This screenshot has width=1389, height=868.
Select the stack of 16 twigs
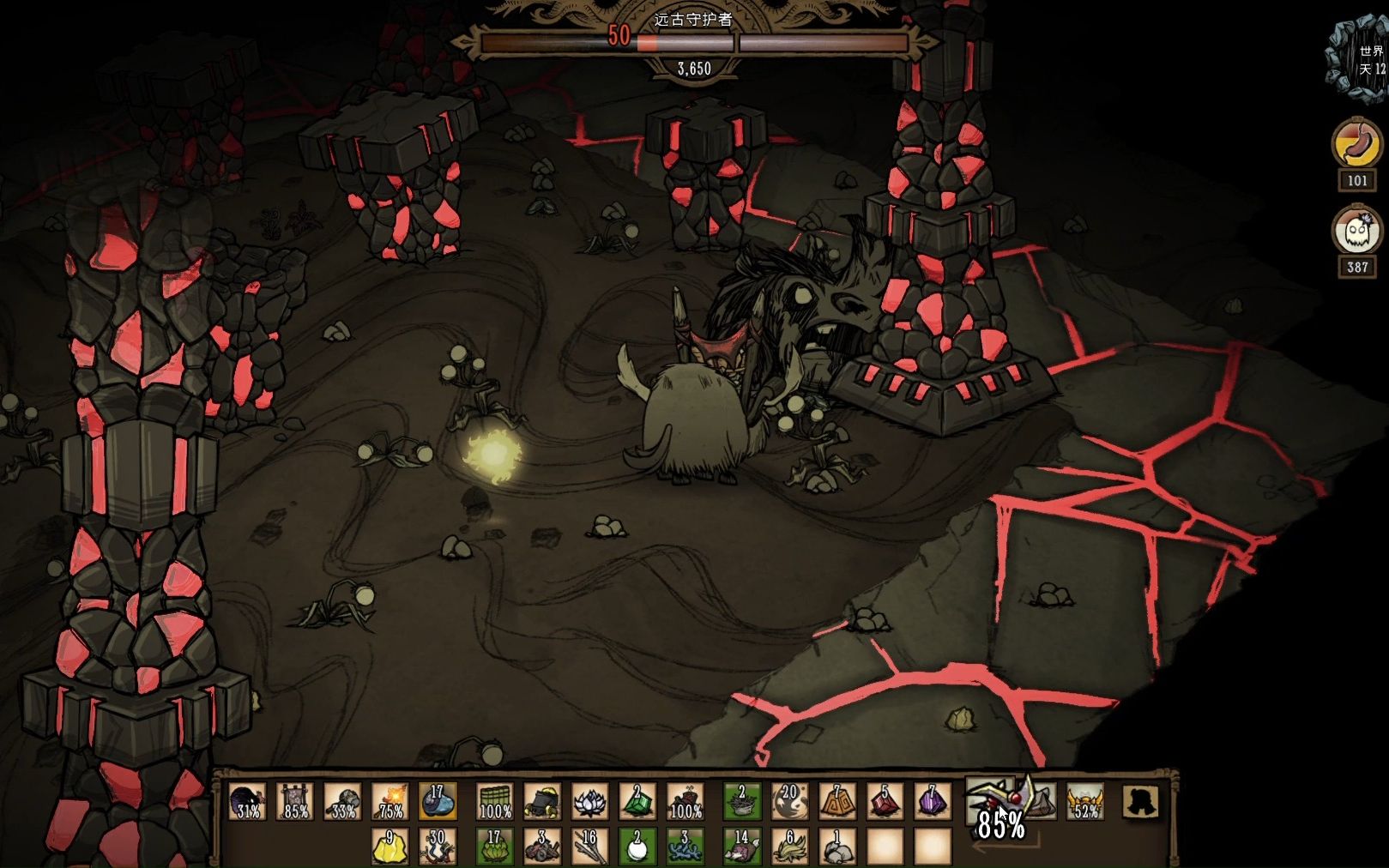[x=589, y=846]
